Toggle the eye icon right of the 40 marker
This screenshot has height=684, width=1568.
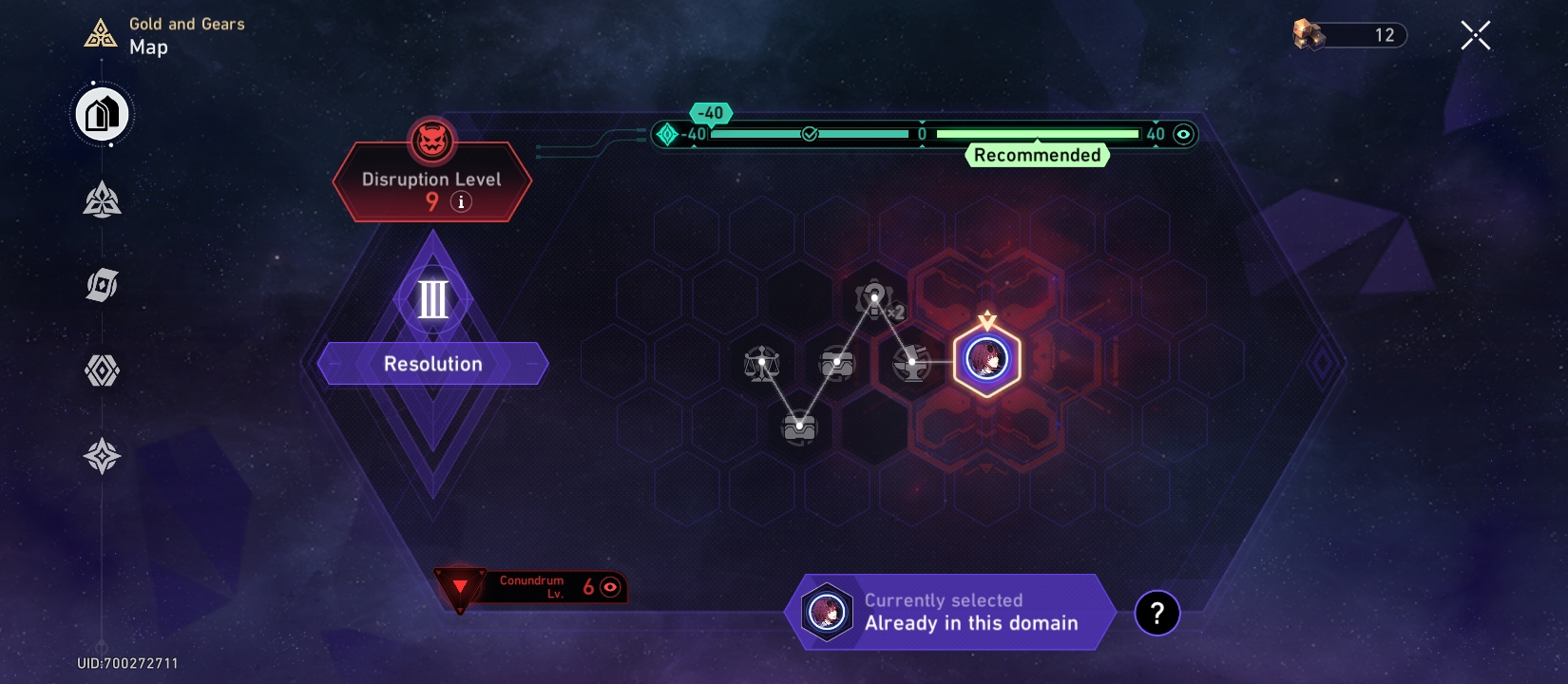(x=1181, y=134)
